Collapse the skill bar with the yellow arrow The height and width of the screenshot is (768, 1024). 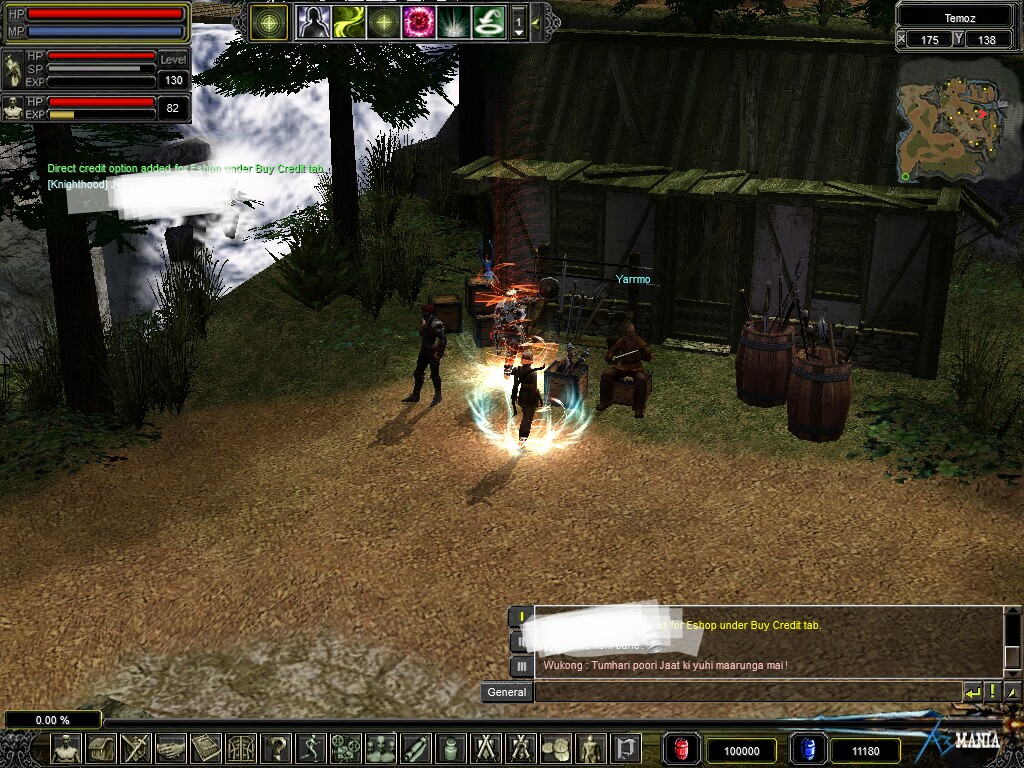[536, 21]
